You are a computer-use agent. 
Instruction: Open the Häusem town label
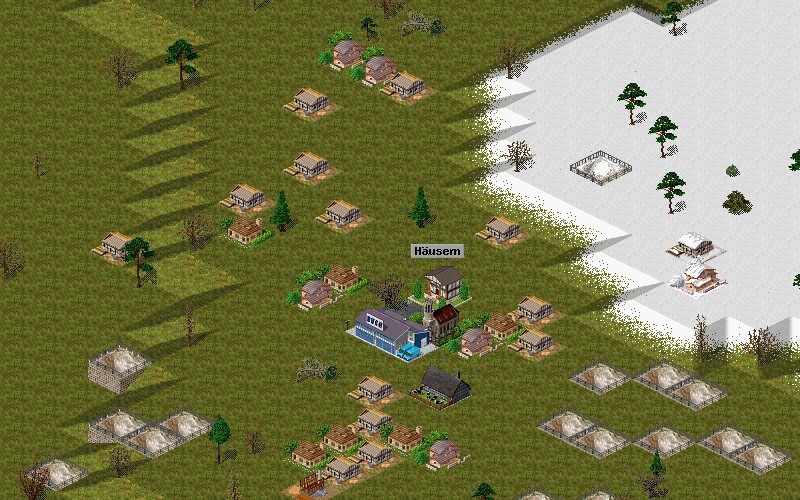click(x=437, y=251)
